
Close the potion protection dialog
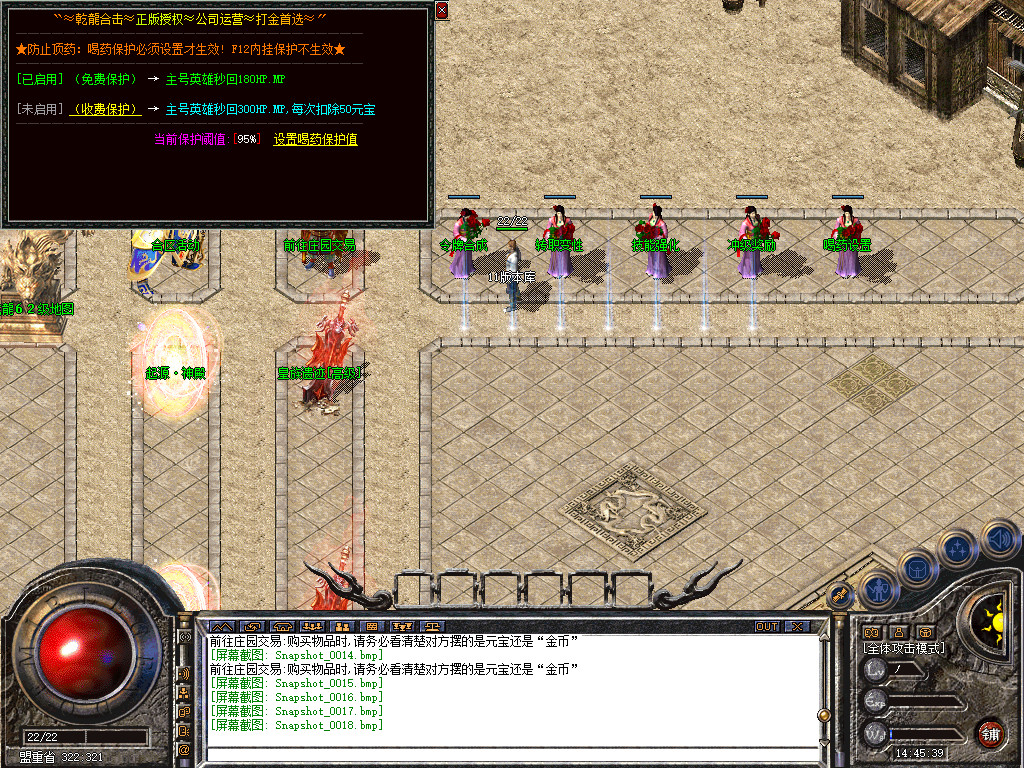click(442, 11)
